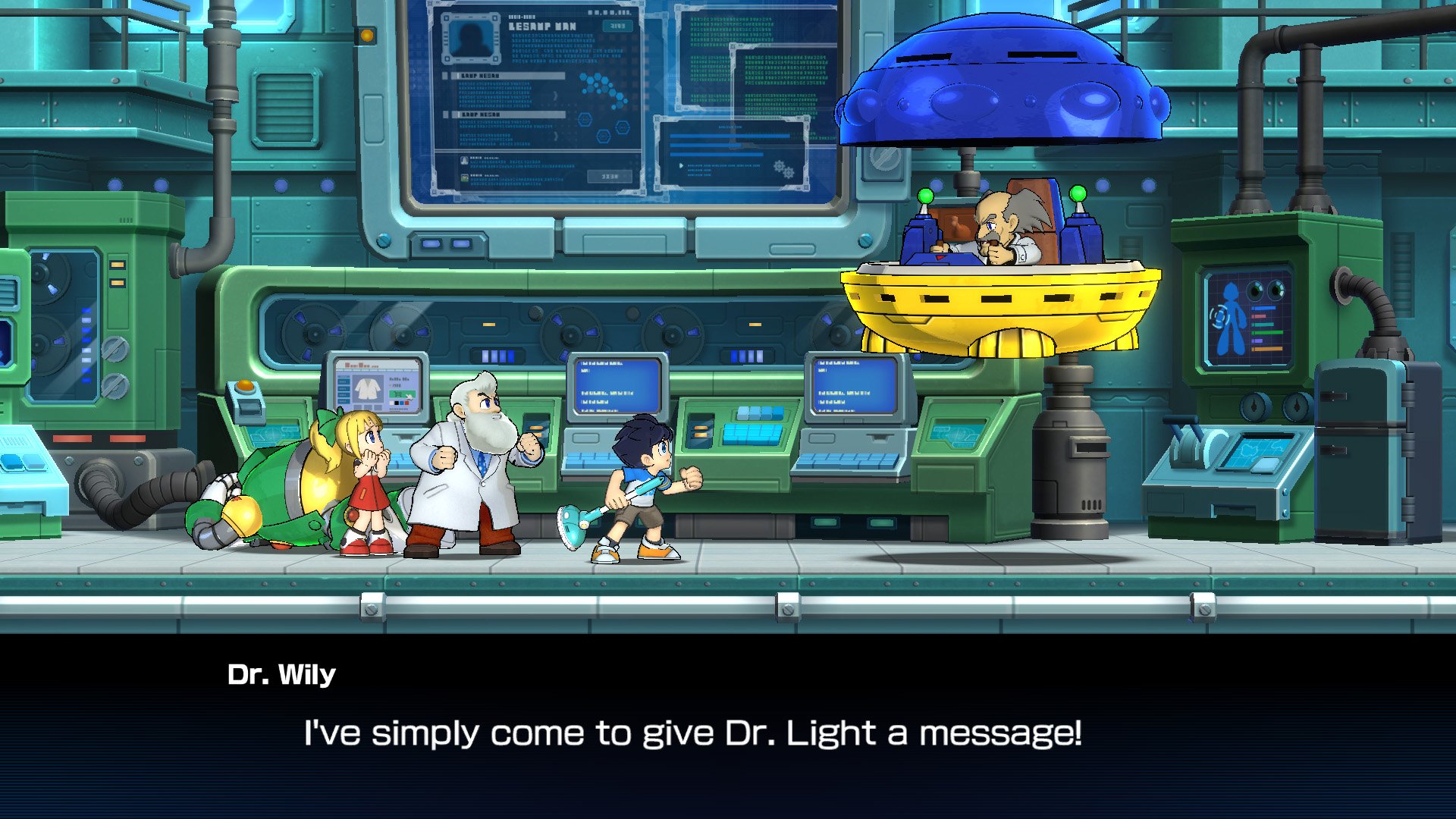
Task: Expand the lower profile section using the arrow
Action: tap(555, 135)
